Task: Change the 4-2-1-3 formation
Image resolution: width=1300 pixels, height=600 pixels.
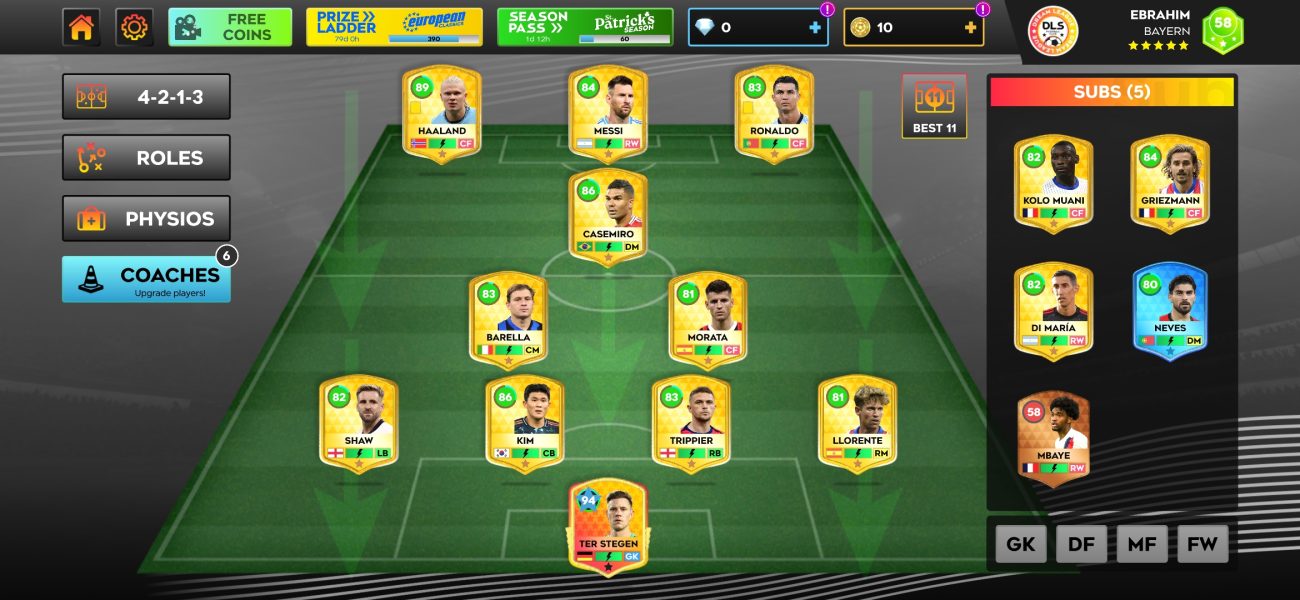Action: [146, 97]
